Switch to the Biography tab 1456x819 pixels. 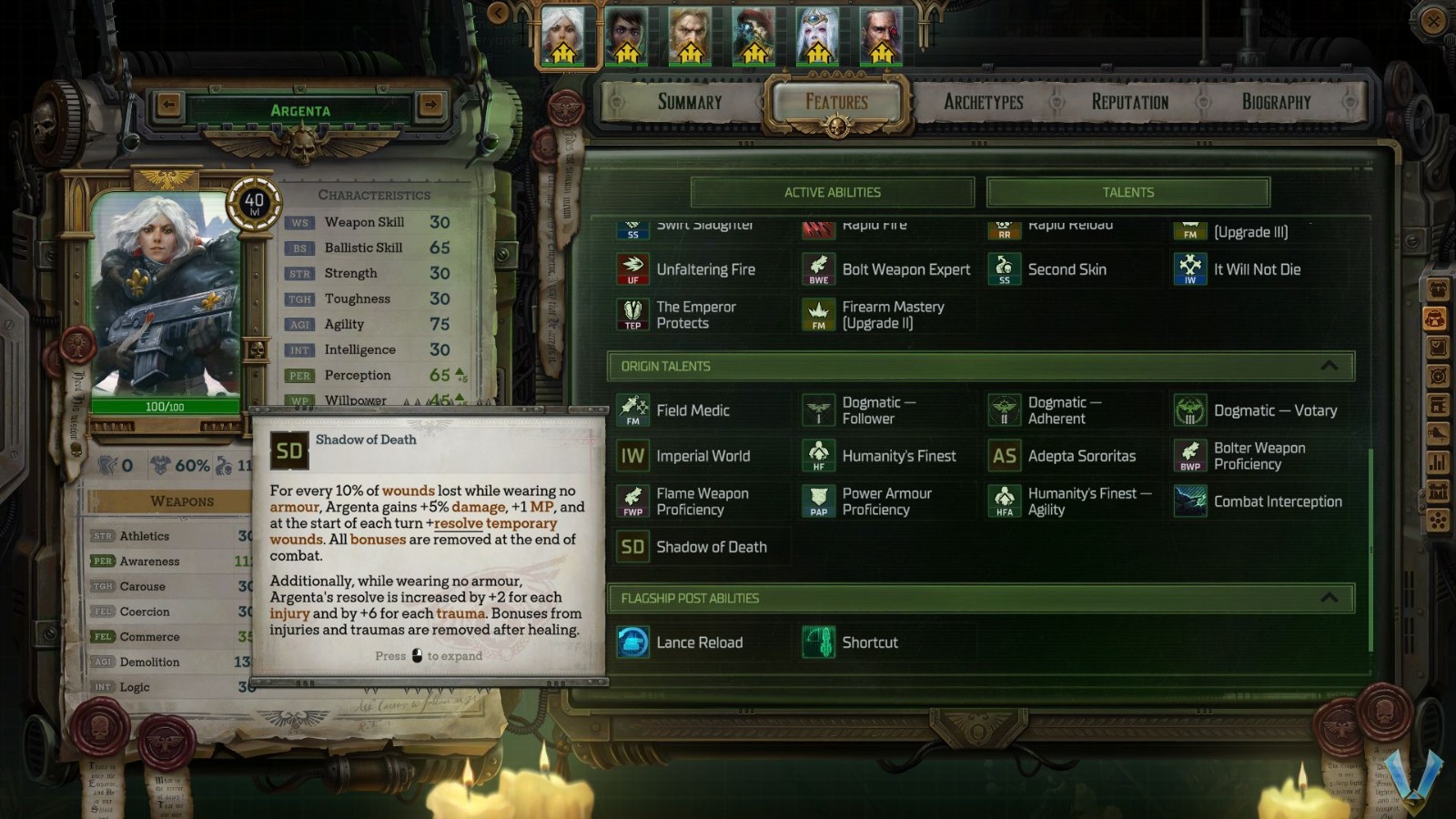(1275, 102)
